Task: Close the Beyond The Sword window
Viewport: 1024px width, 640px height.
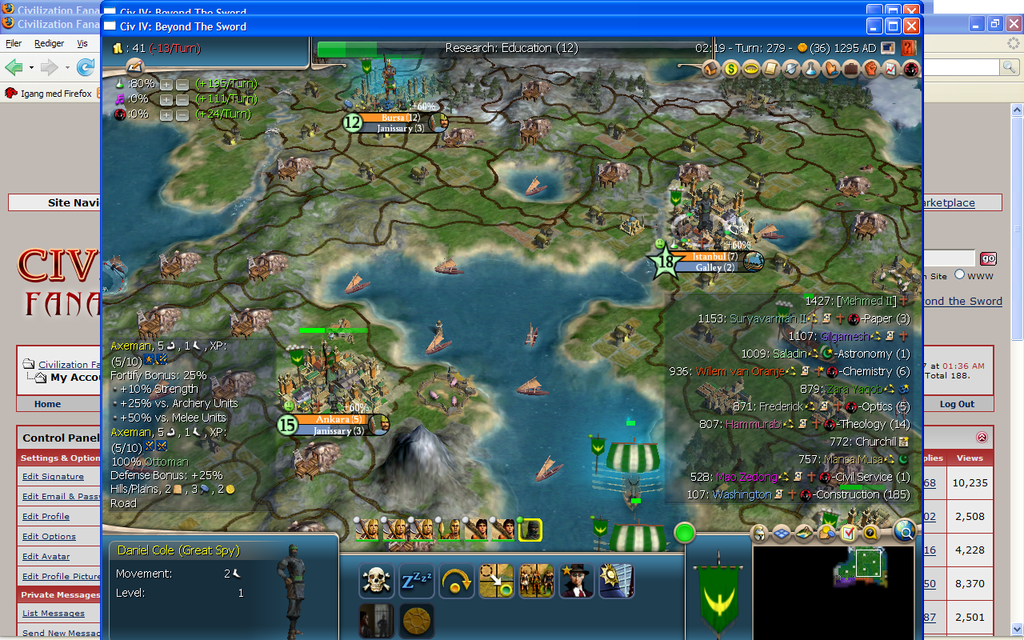Action: click(x=911, y=26)
